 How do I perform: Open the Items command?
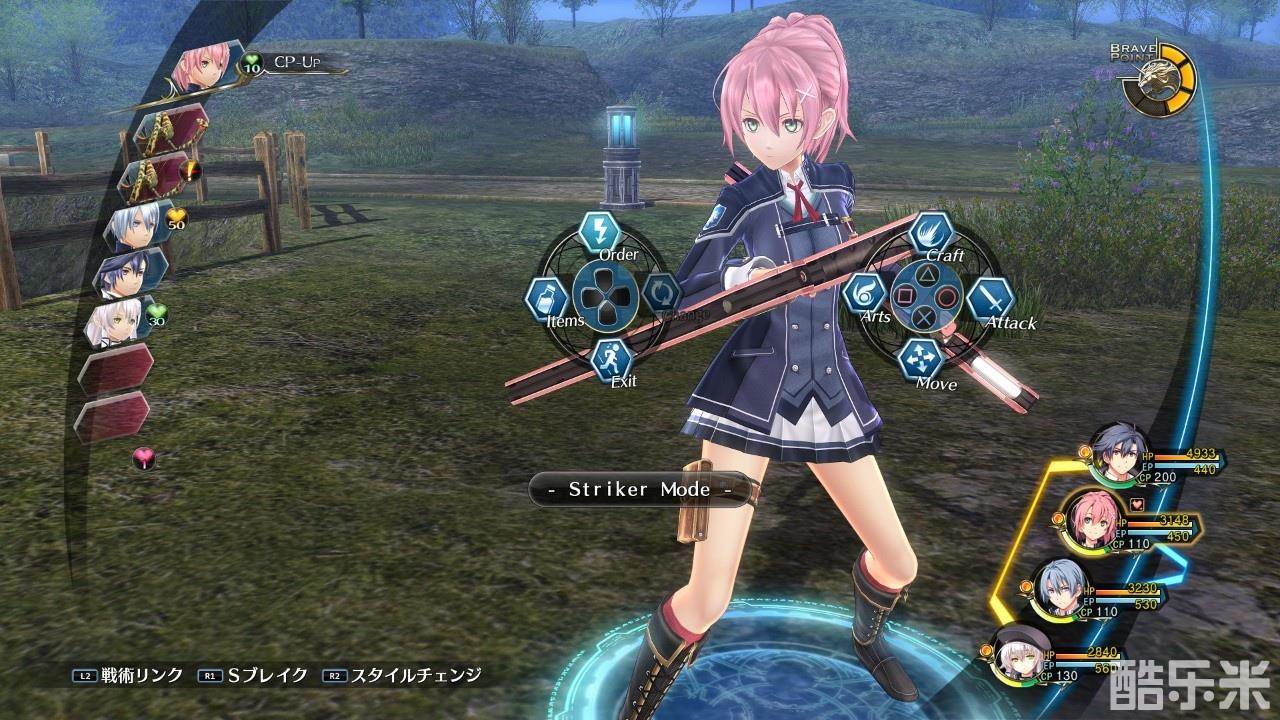[x=547, y=298]
